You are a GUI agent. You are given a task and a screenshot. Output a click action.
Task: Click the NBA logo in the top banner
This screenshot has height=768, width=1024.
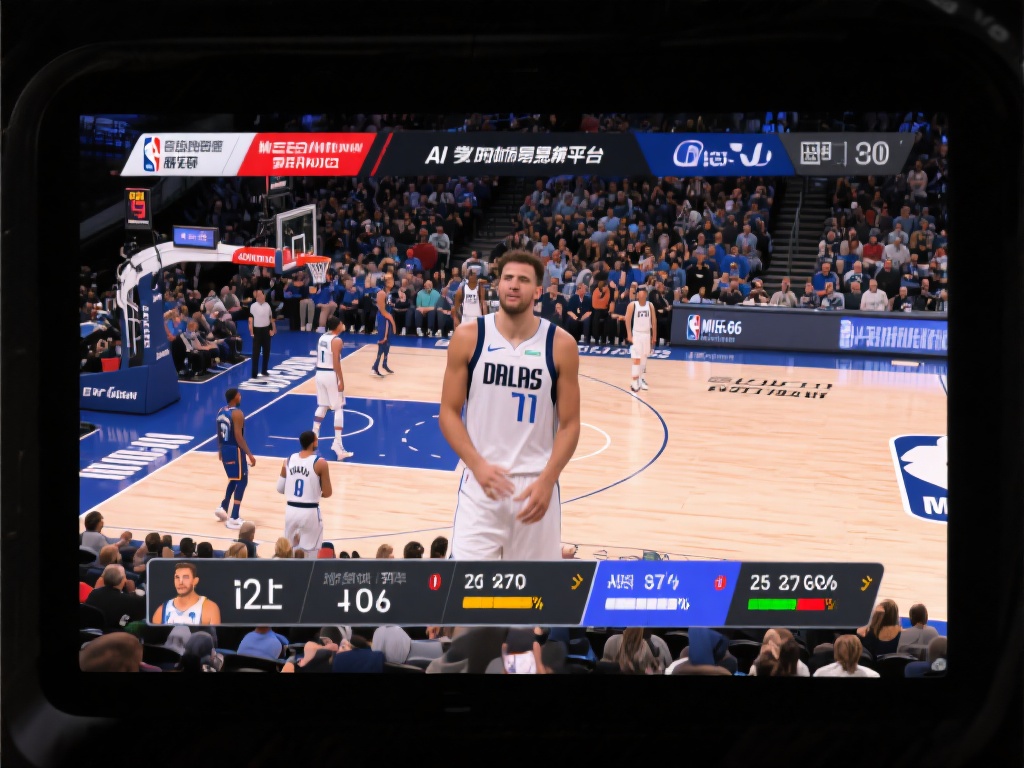152,154
